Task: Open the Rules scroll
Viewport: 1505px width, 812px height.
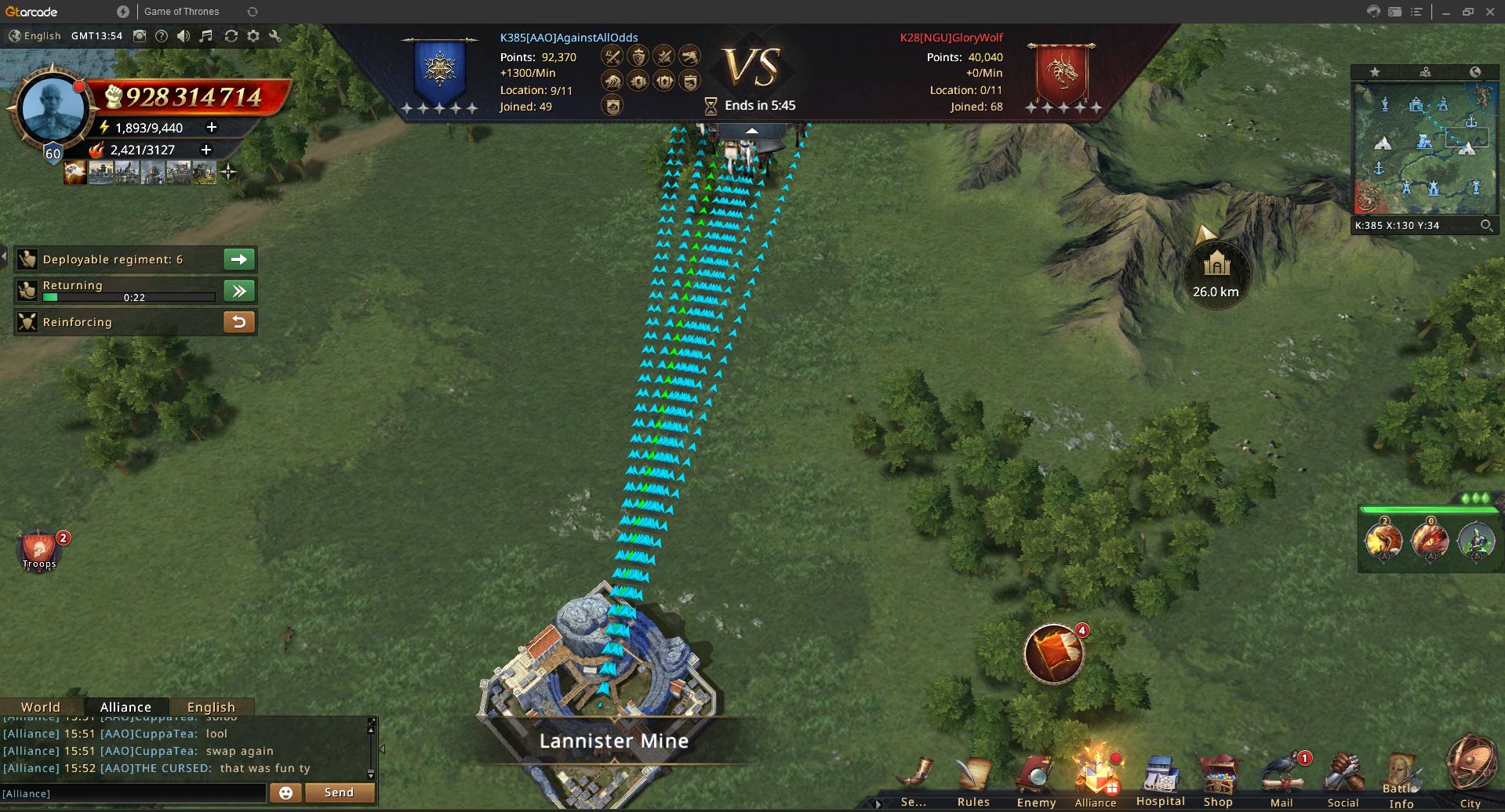Action: (973, 778)
